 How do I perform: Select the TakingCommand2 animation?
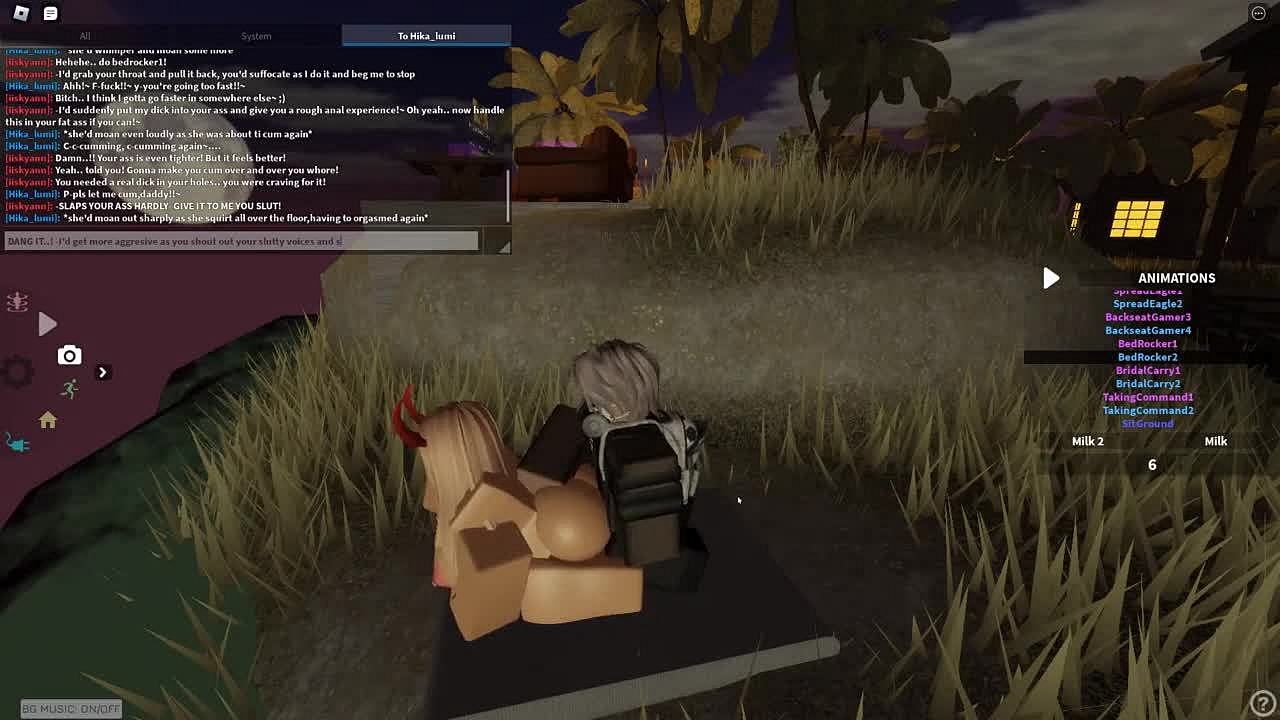[1148, 410]
